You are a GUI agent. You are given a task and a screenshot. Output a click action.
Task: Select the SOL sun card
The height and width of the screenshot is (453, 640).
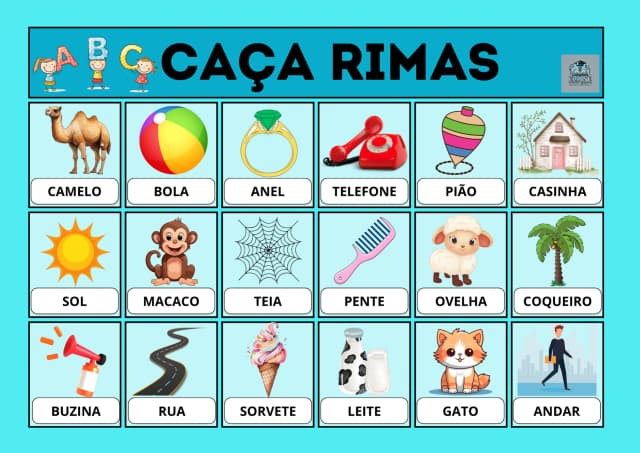point(75,265)
